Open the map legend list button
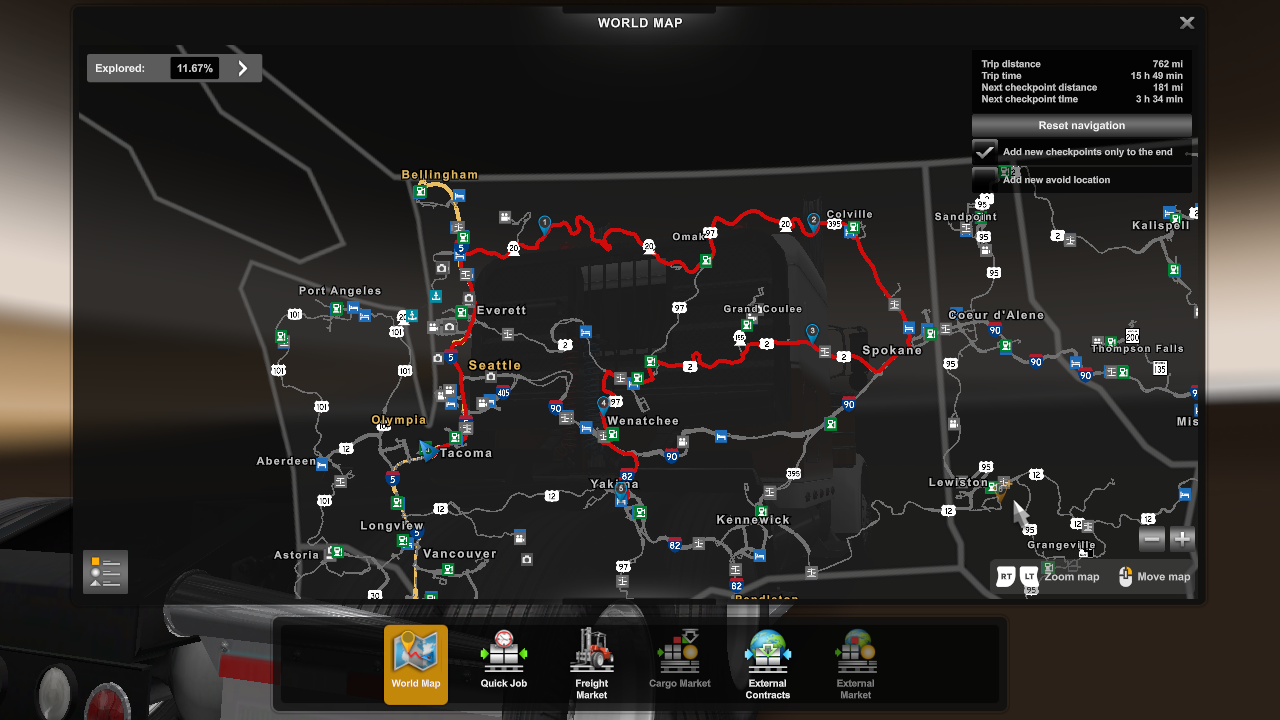Viewport: 1280px width, 720px height. pyautogui.click(x=105, y=572)
